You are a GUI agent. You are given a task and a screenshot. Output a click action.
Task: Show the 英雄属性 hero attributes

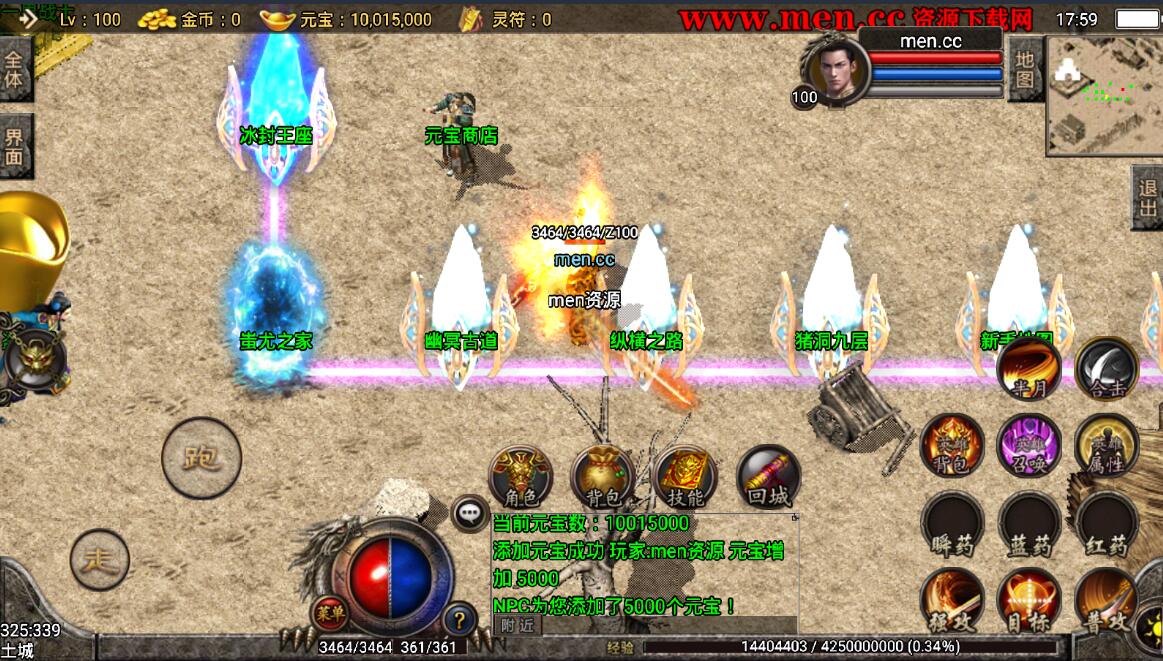point(1106,445)
